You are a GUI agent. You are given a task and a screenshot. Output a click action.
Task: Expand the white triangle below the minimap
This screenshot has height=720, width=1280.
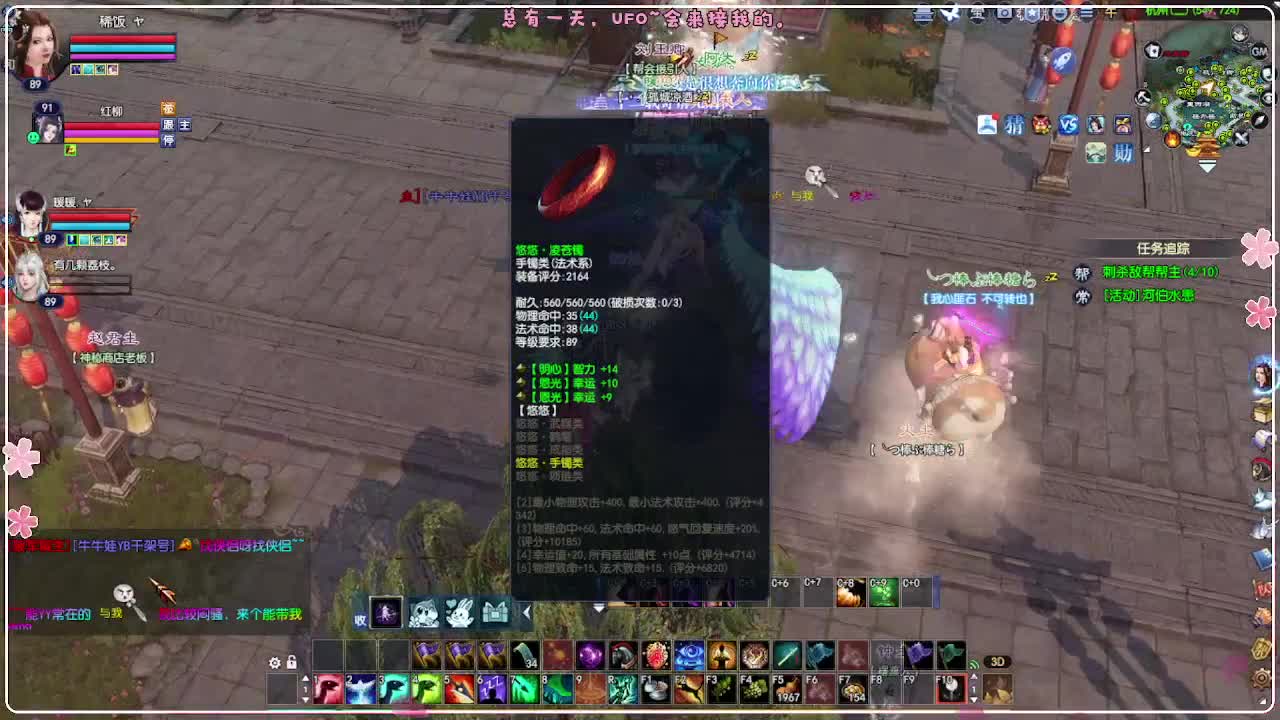[1206, 168]
